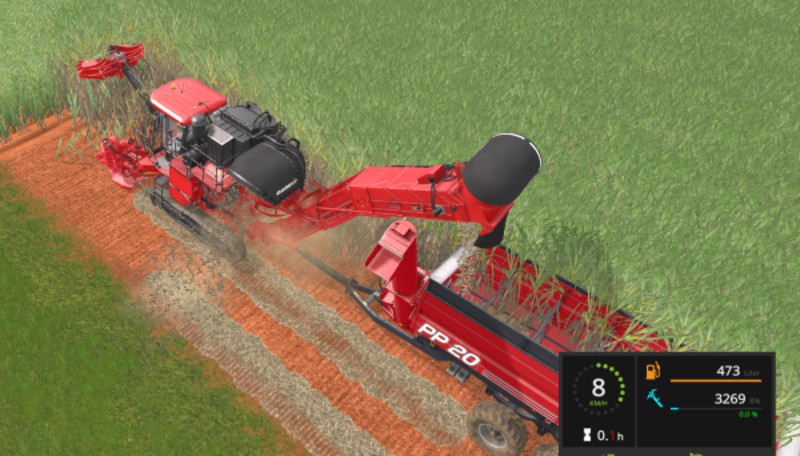Click the orange fuel pump icon
Image resolution: width=800 pixels, height=456 pixels.
click(654, 371)
